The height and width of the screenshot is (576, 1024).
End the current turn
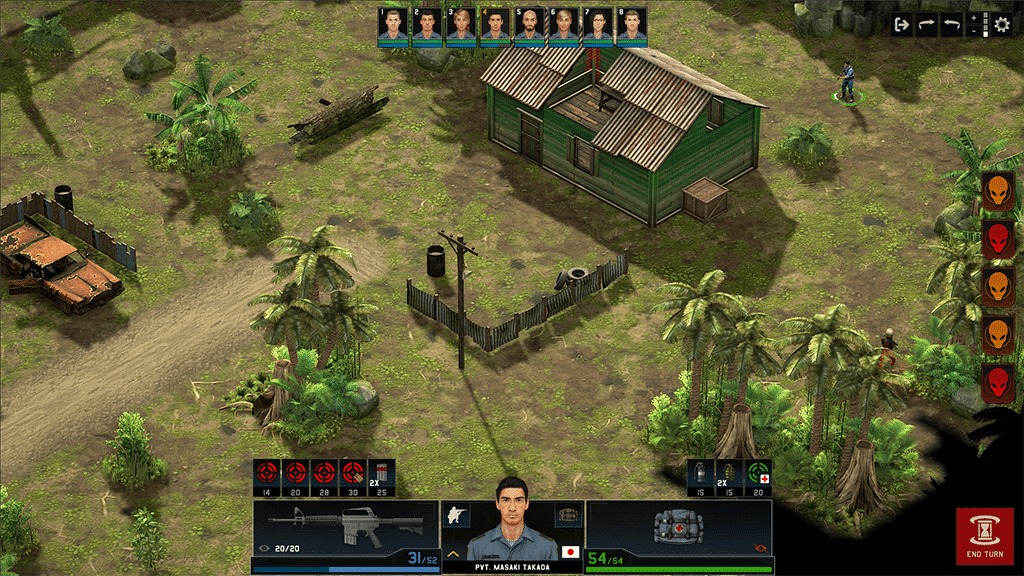tap(984, 536)
